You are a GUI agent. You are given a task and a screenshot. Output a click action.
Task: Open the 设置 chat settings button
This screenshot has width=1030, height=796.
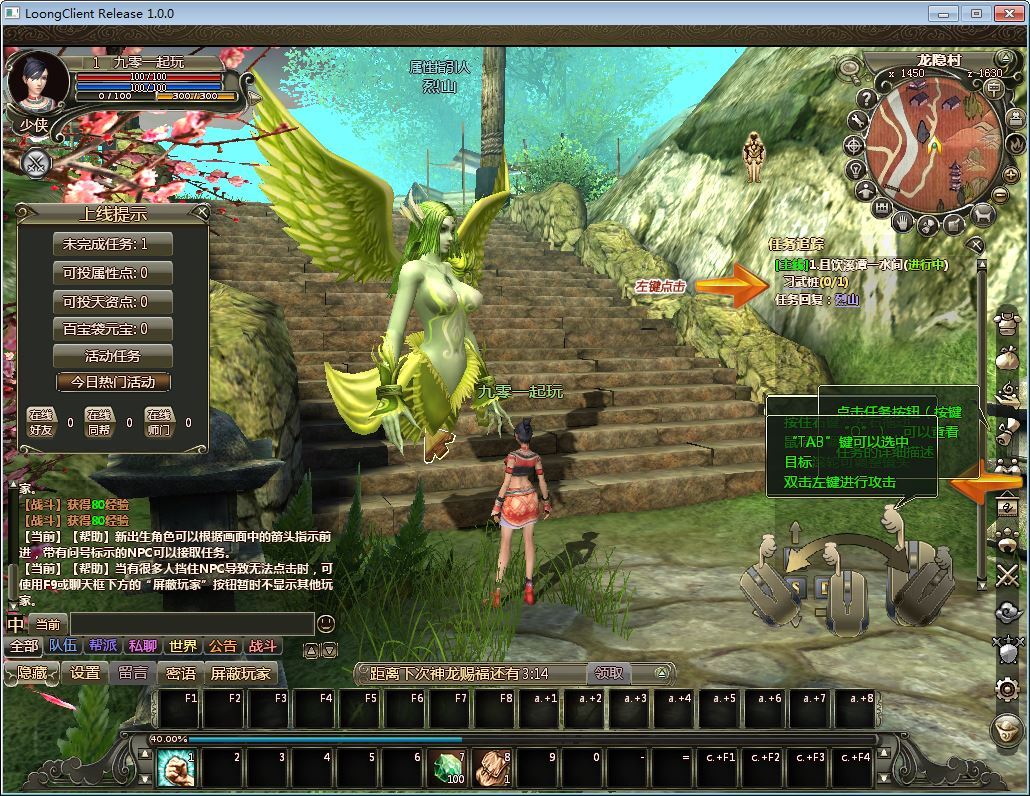(x=85, y=673)
